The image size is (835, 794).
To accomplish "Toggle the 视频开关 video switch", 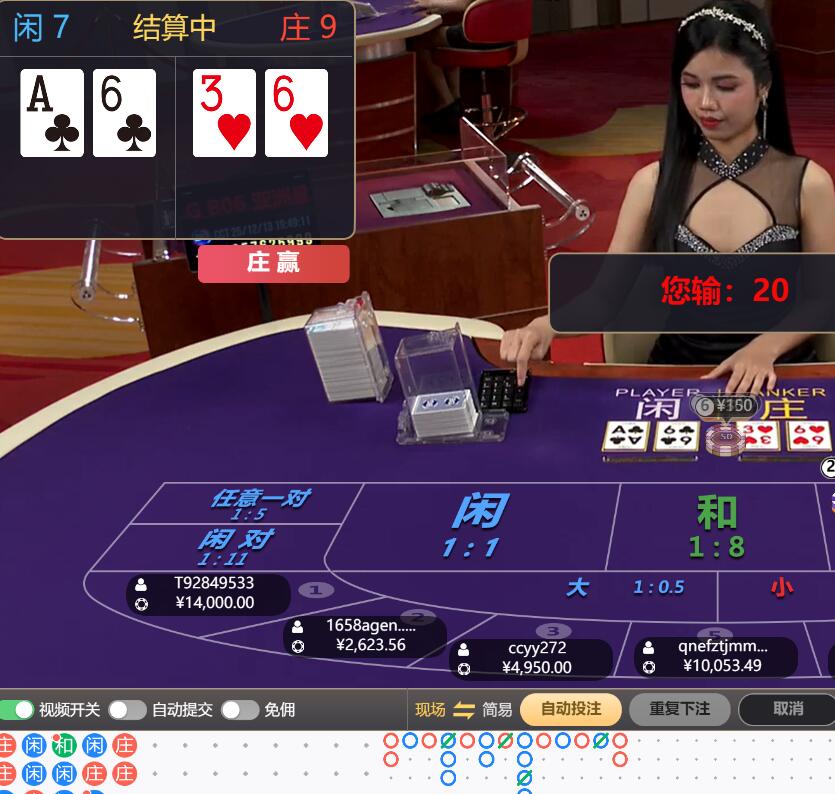I will pos(18,710).
